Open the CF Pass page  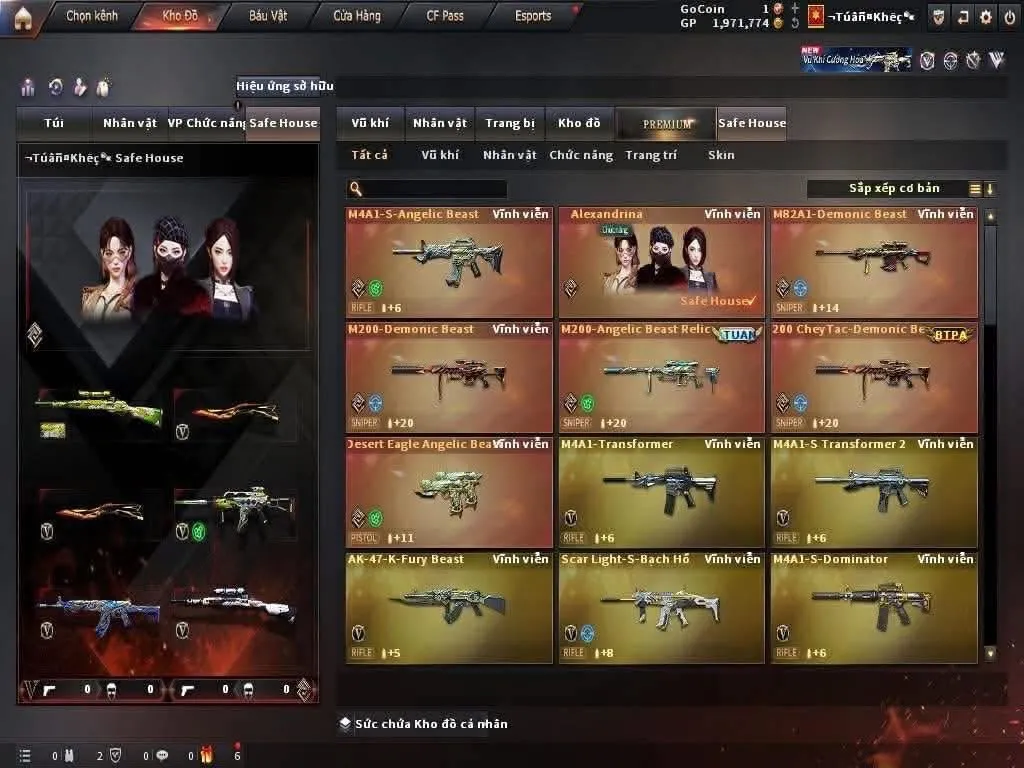445,16
